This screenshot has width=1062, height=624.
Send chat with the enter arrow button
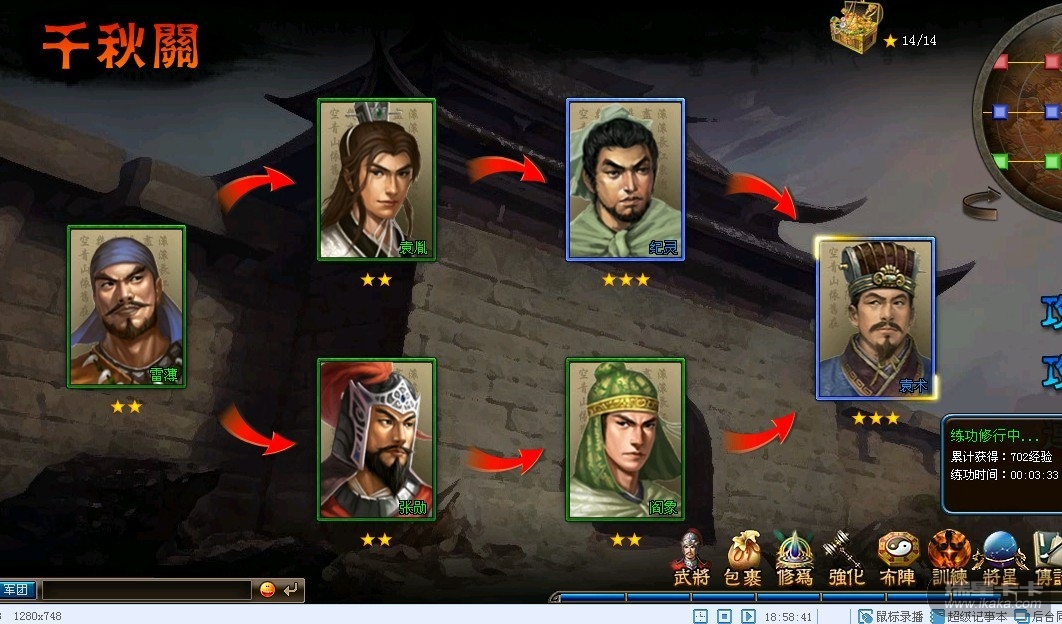click(290, 590)
